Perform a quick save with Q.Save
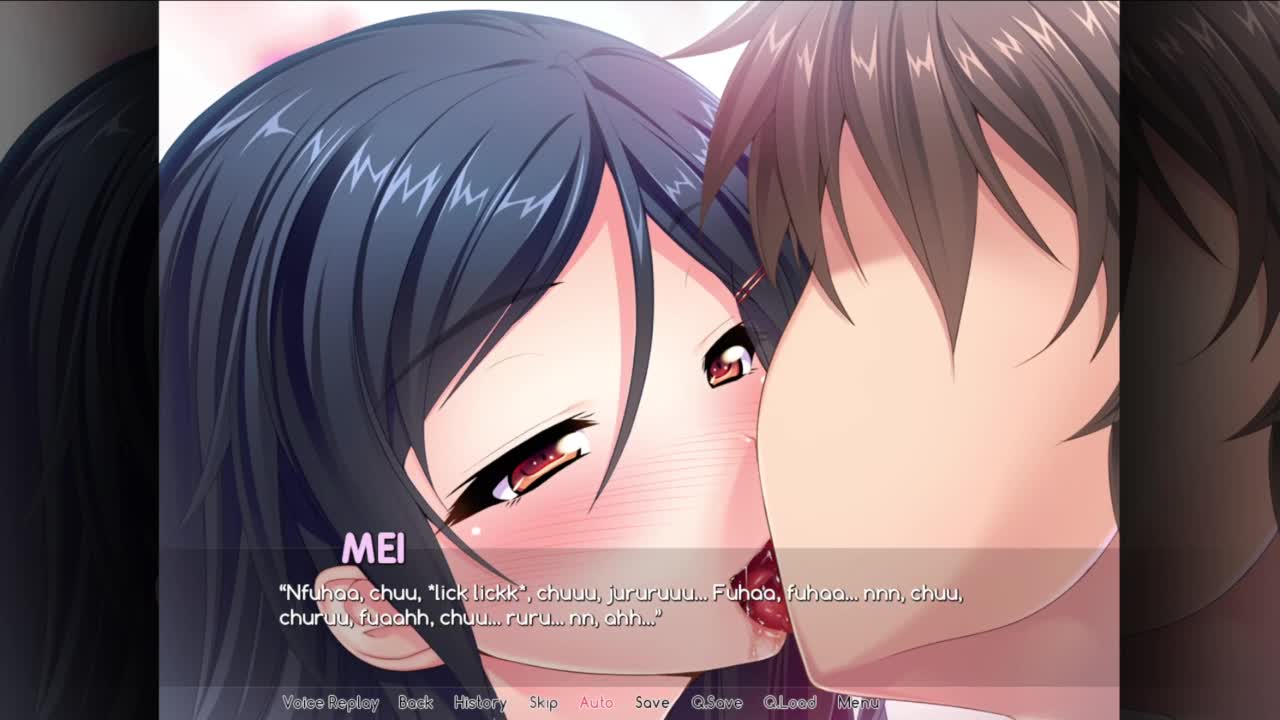 (717, 703)
